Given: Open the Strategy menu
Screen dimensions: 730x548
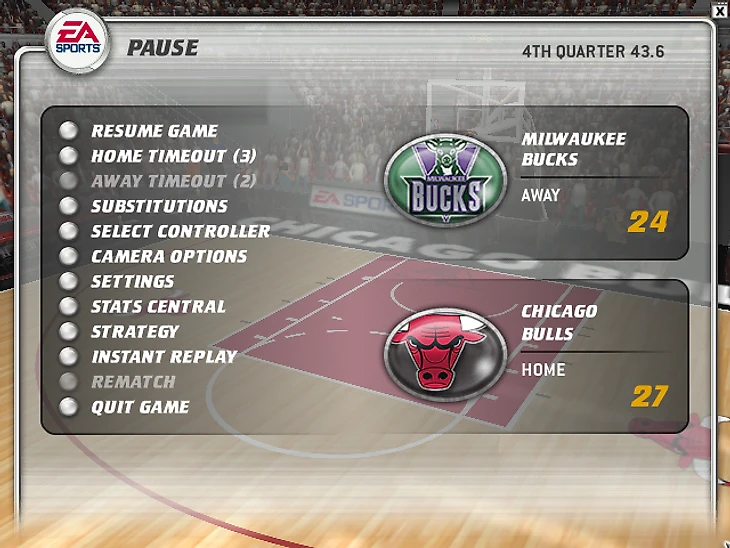Looking at the screenshot, I should (135, 331).
